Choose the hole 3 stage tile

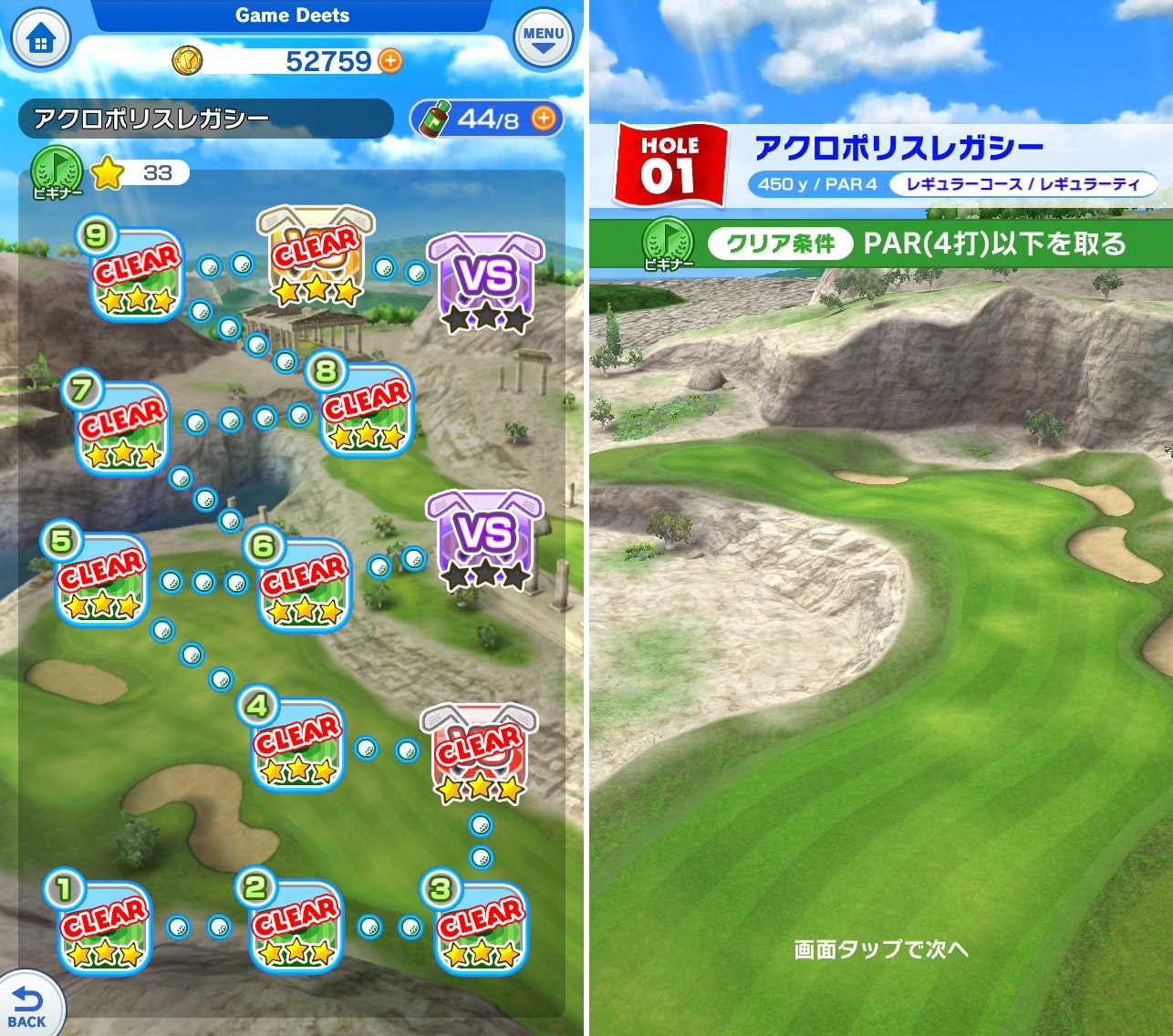[x=480, y=928]
